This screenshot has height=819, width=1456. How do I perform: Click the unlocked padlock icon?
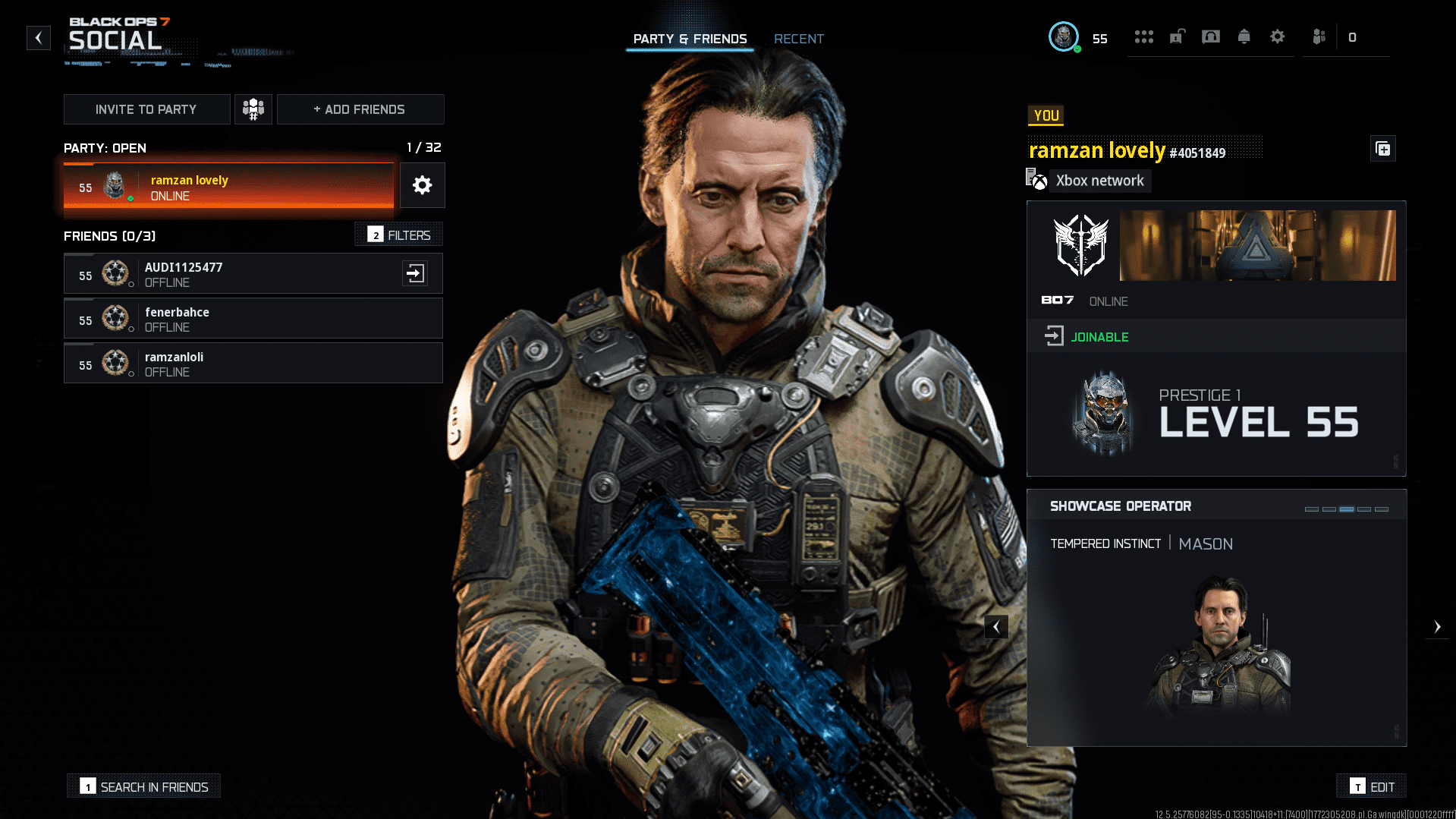coord(1177,36)
